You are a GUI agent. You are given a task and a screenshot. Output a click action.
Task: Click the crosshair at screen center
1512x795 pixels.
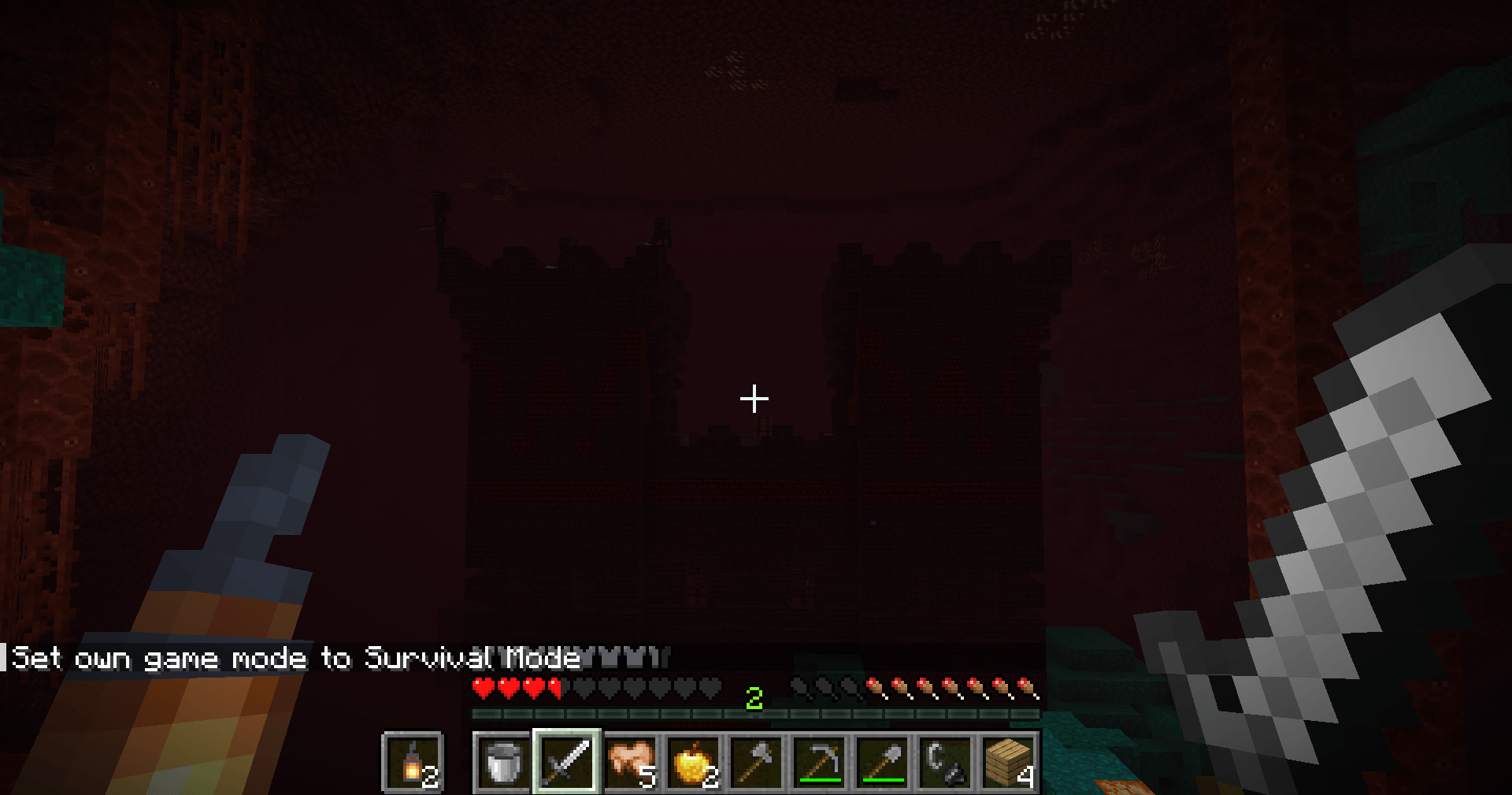click(754, 398)
